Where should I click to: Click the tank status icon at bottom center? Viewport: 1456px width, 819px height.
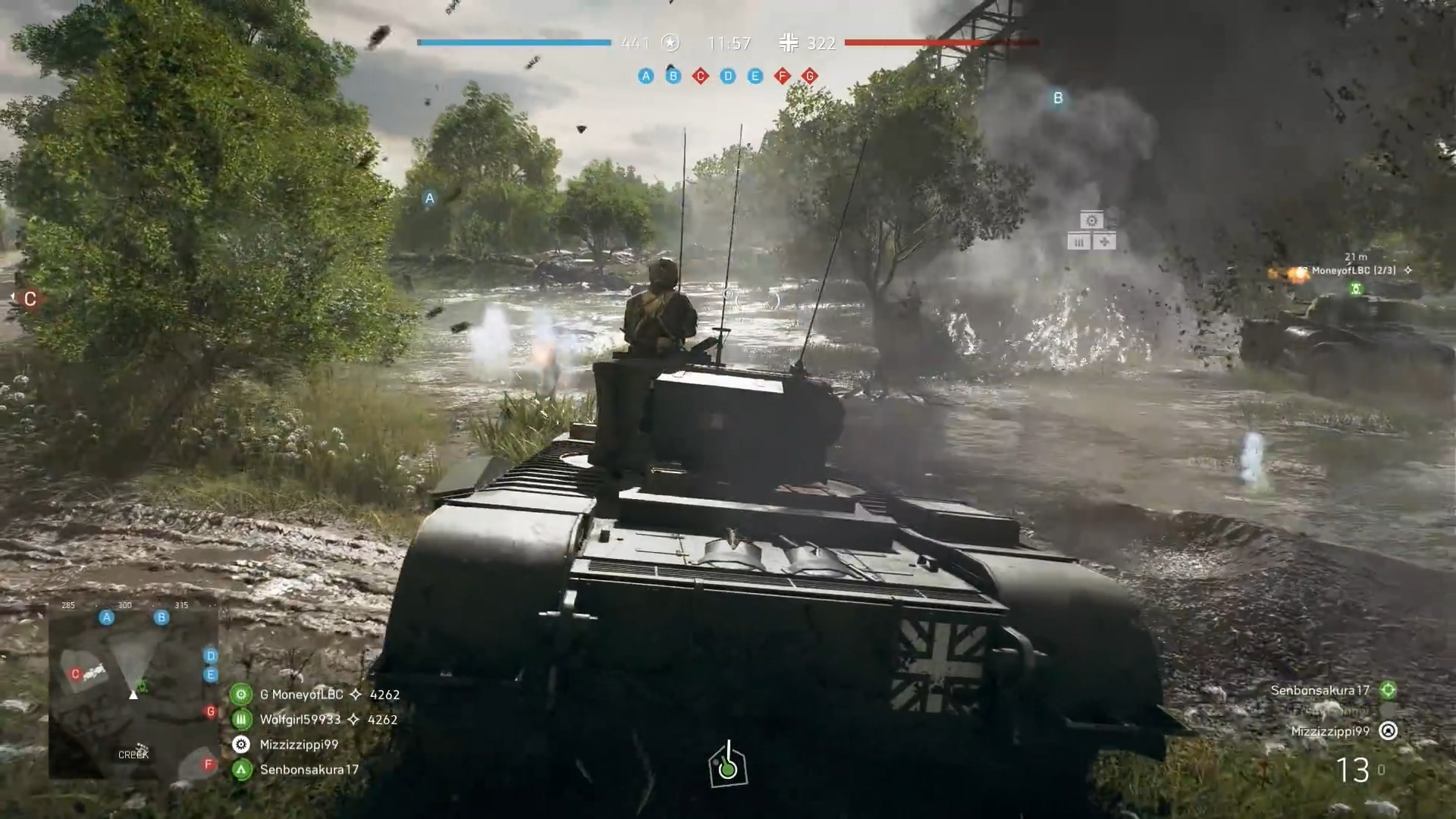728,766
